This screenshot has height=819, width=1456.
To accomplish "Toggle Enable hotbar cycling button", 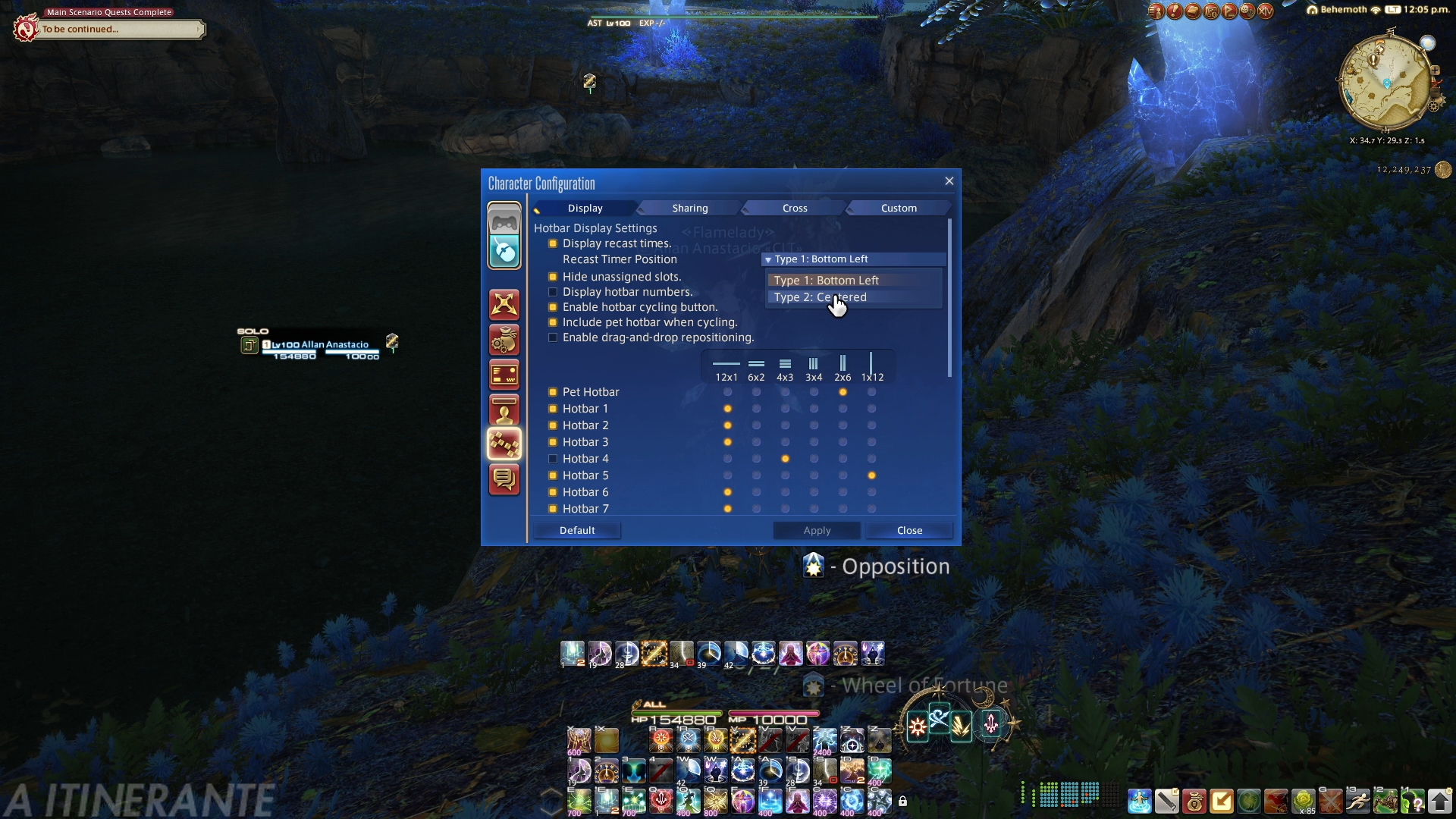I will click(553, 307).
